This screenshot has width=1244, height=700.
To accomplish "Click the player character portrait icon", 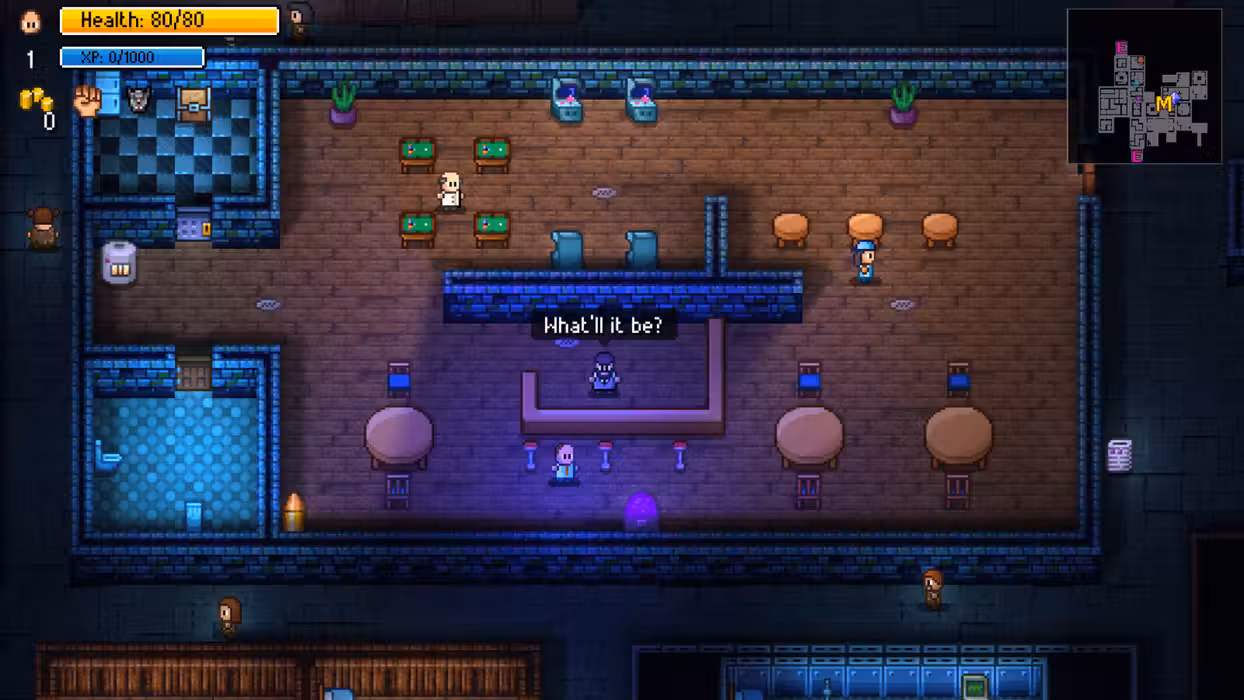I will point(31,21).
